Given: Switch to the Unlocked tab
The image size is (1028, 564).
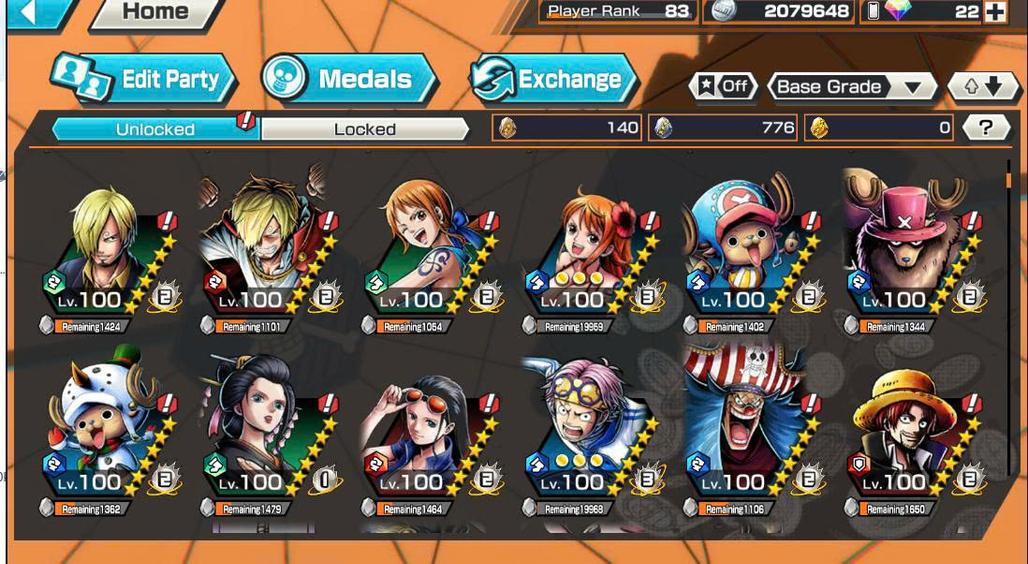Looking at the screenshot, I should (155, 128).
